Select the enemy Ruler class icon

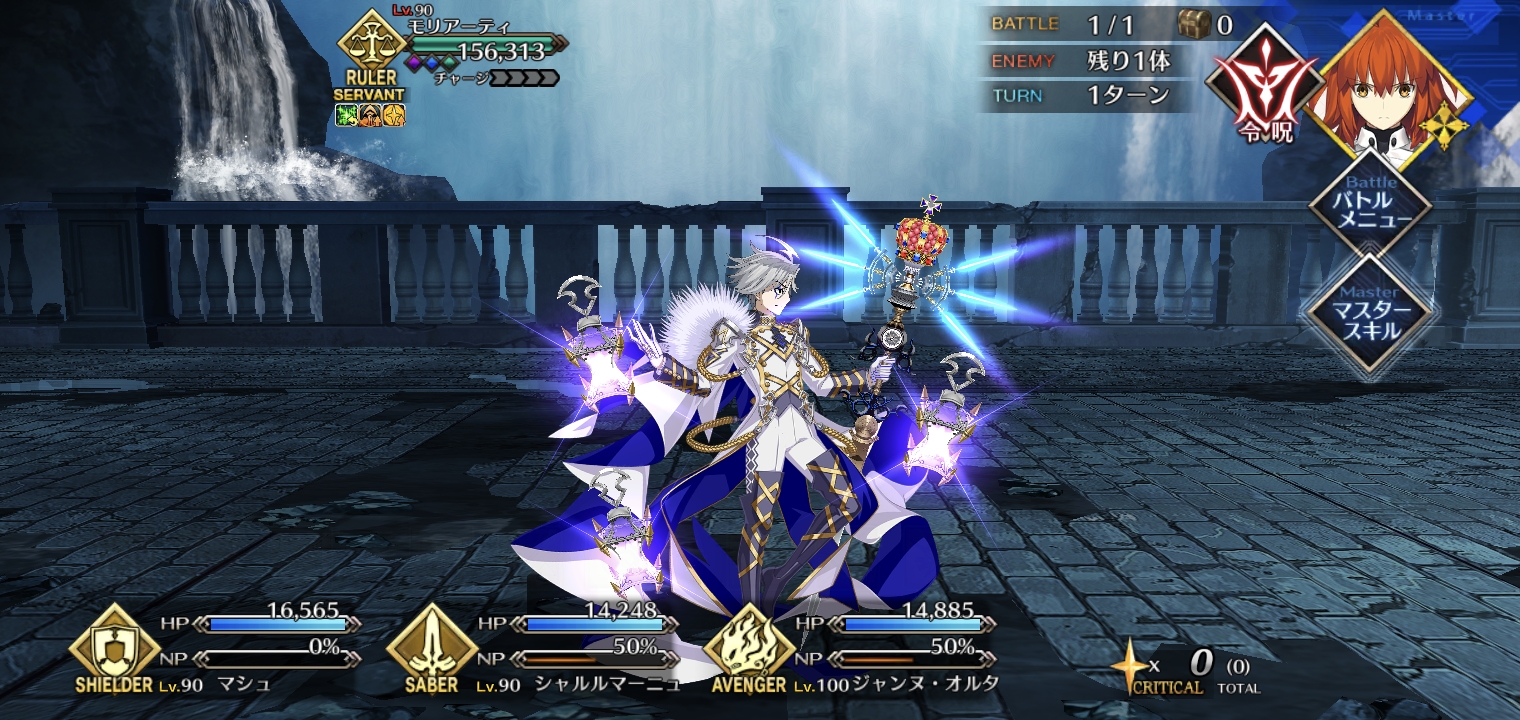tap(369, 46)
